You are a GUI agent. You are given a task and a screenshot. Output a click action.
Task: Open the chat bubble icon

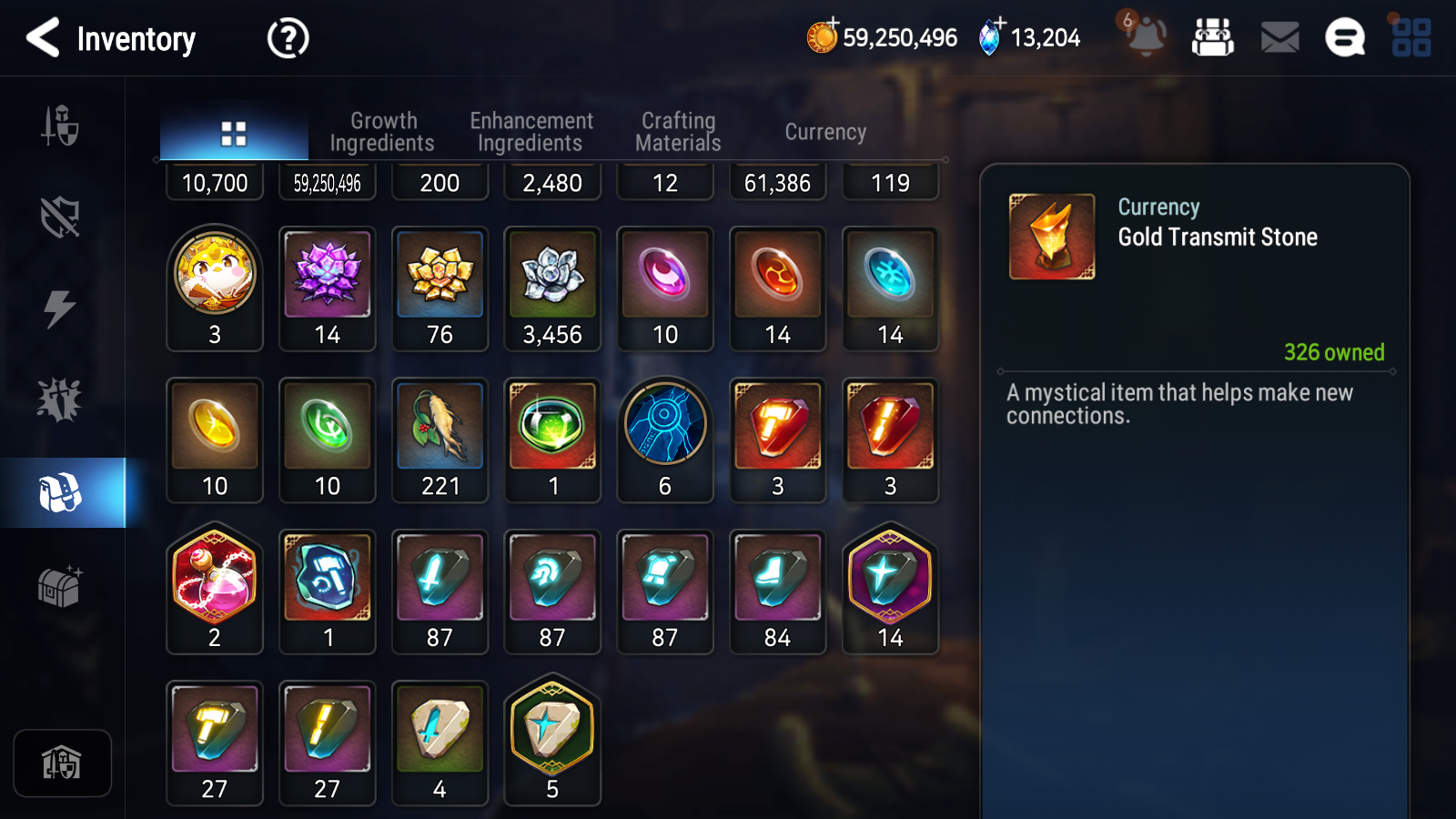(1344, 38)
